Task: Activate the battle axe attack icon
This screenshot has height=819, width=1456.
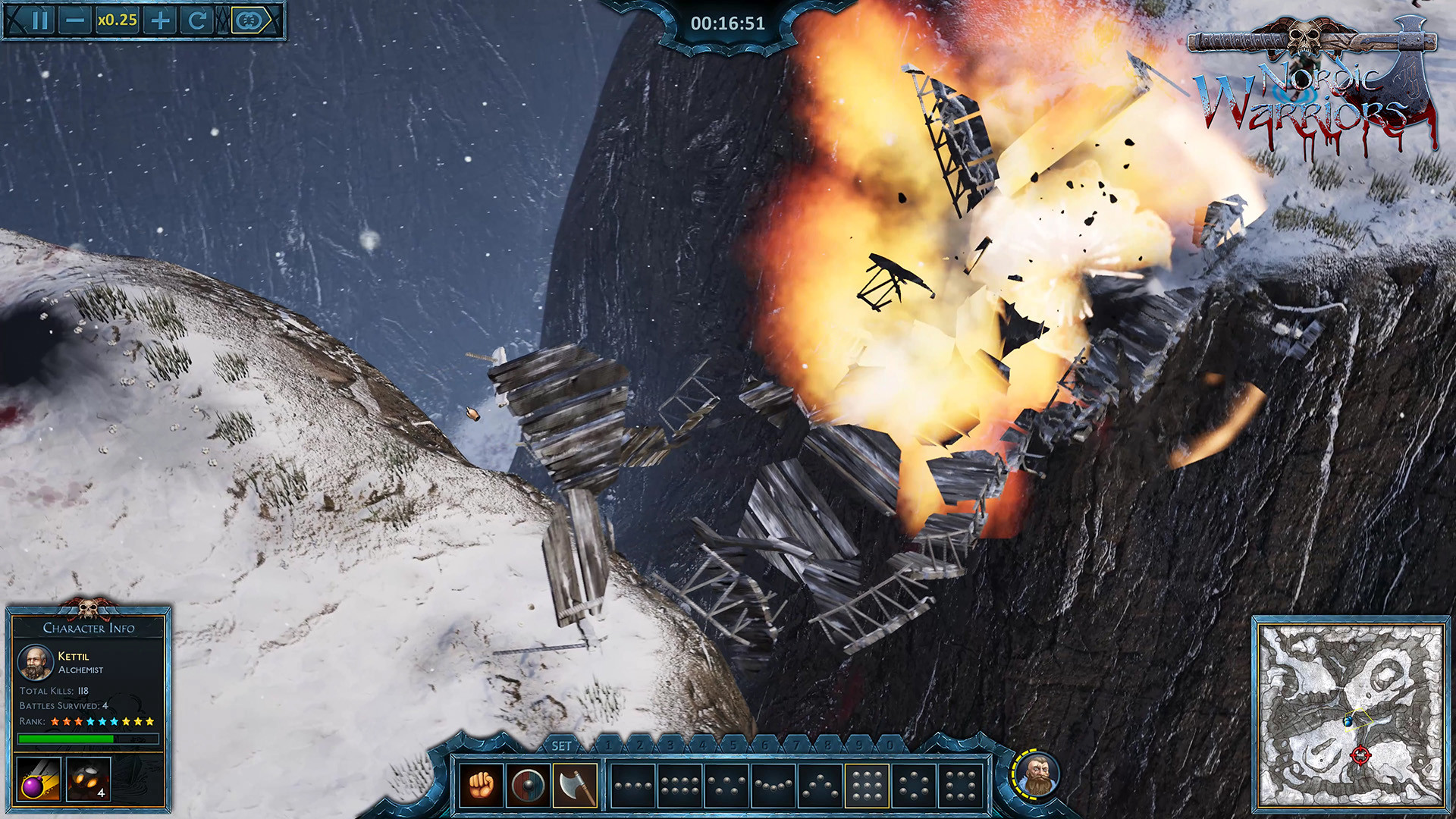Action: [575, 786]
